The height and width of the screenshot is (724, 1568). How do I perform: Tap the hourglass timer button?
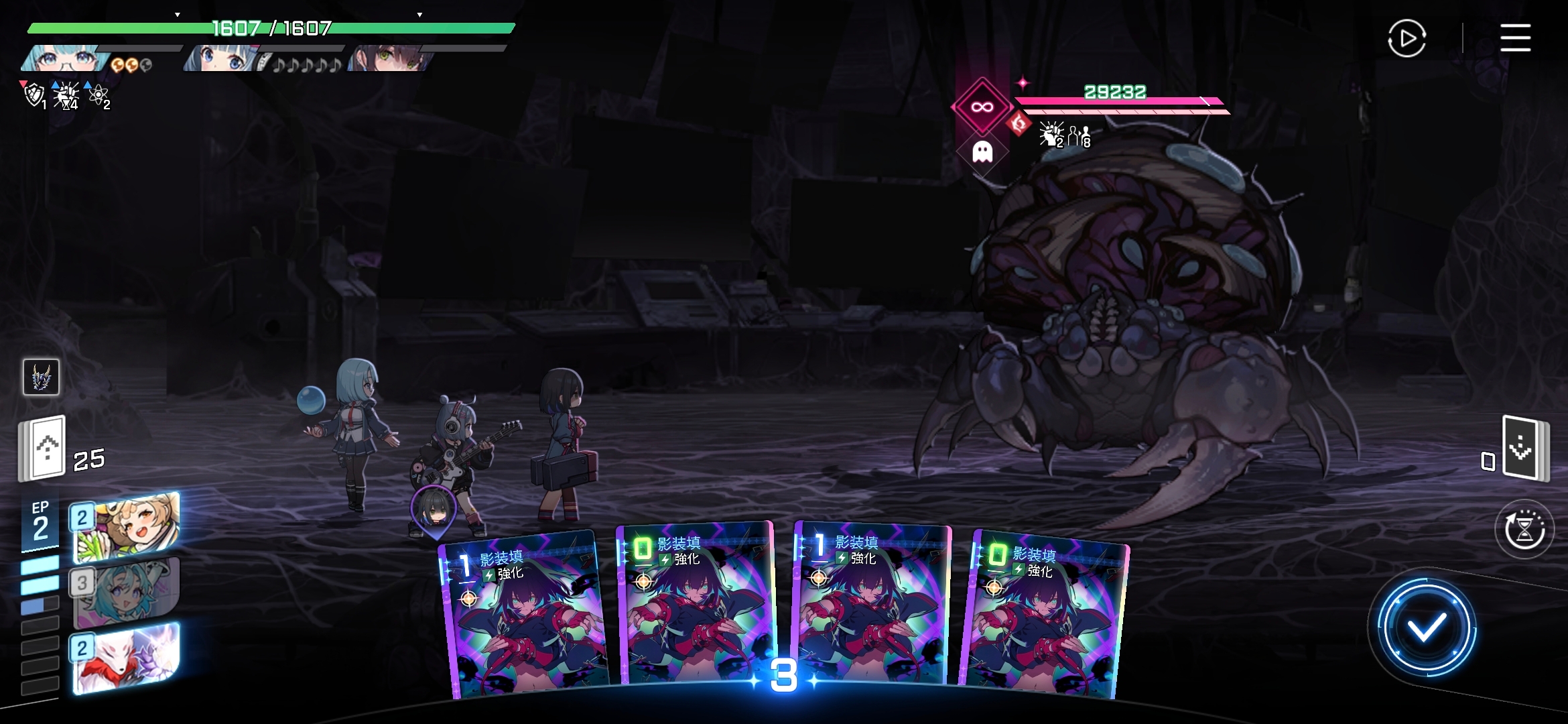tap(1524, 529)
